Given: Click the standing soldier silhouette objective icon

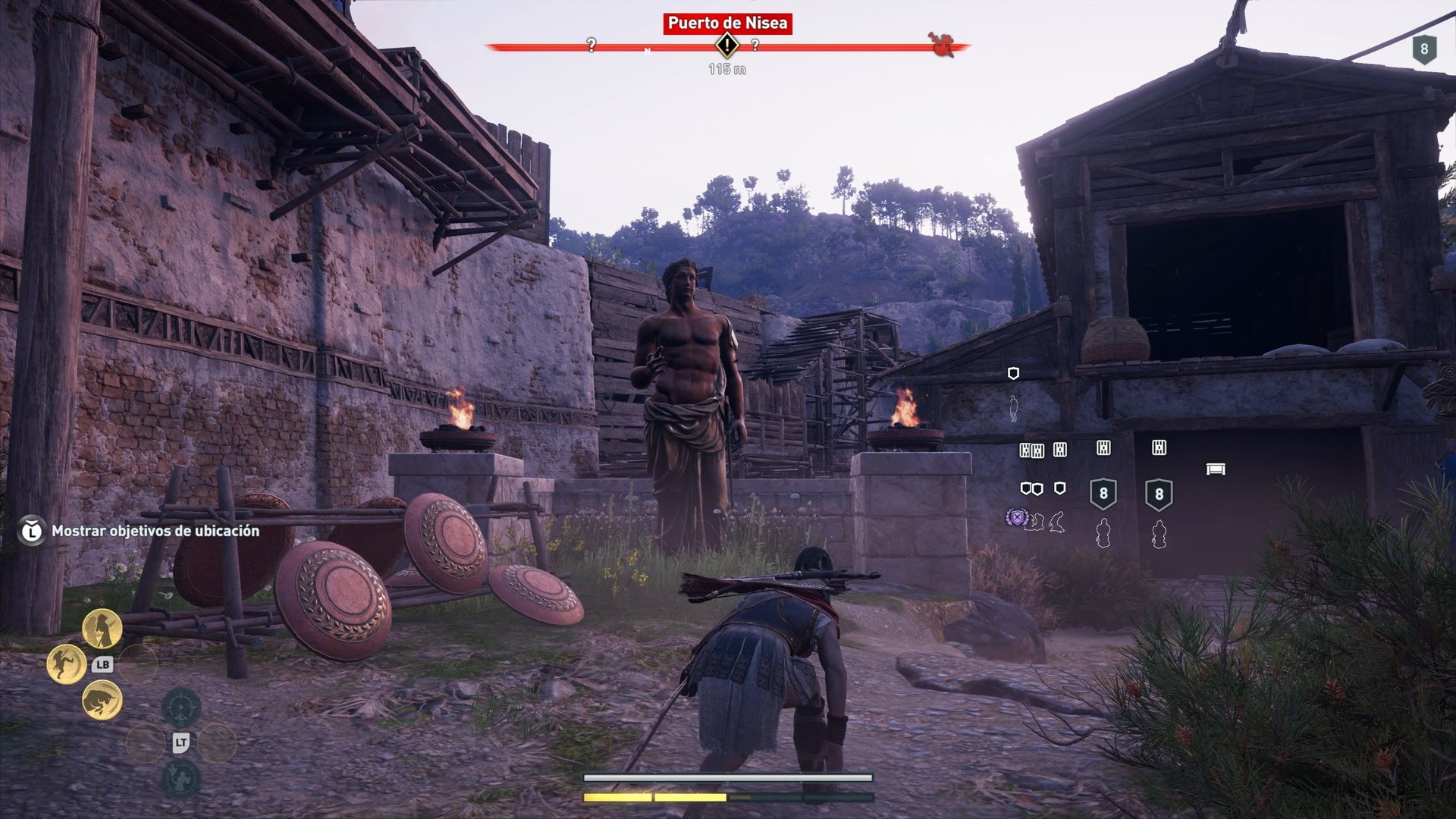Looking at the screenshot, I should [x=1013, y=407].
